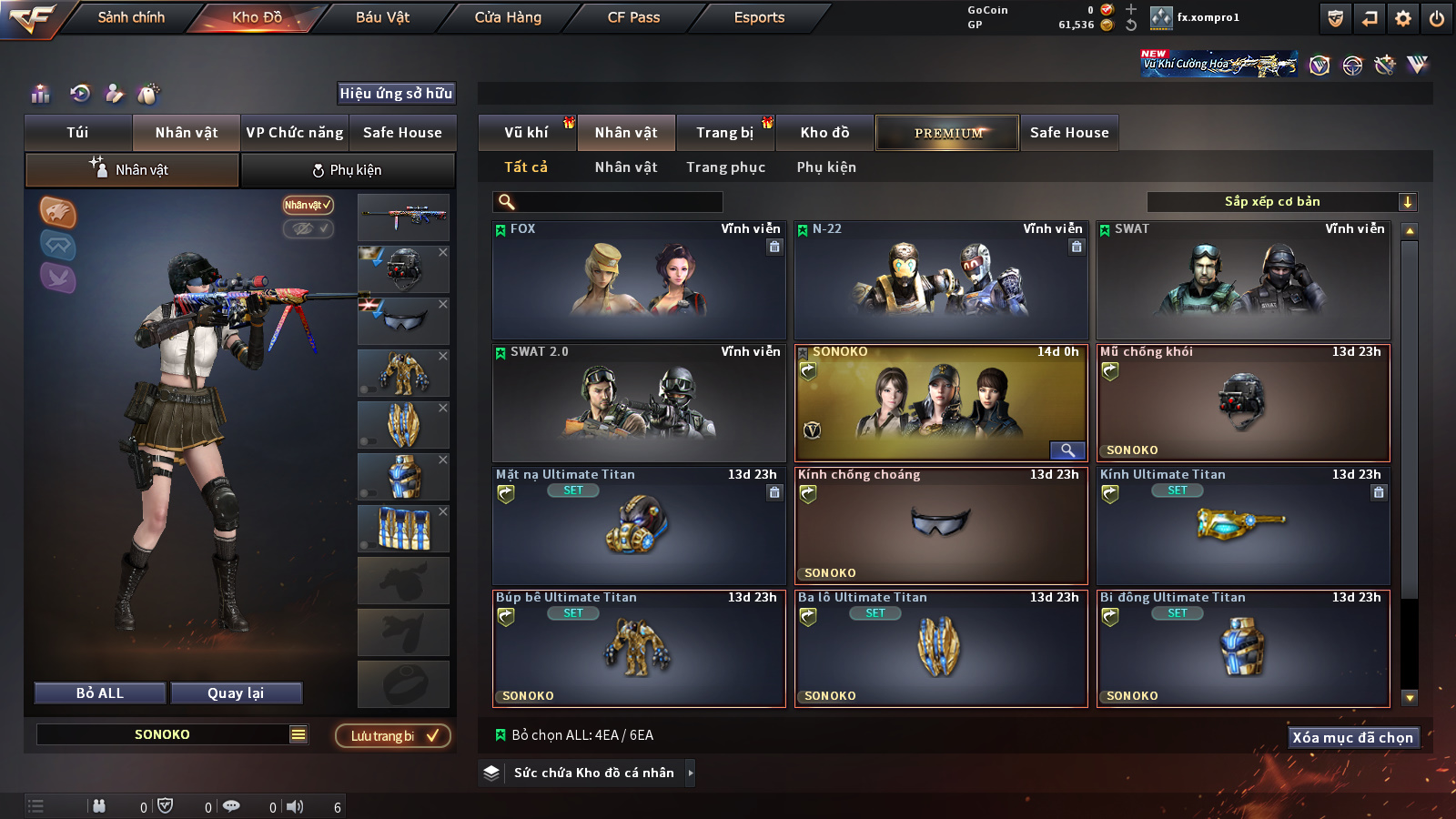Choose the SWAT 2.0 character card

[x=639, y=403]
